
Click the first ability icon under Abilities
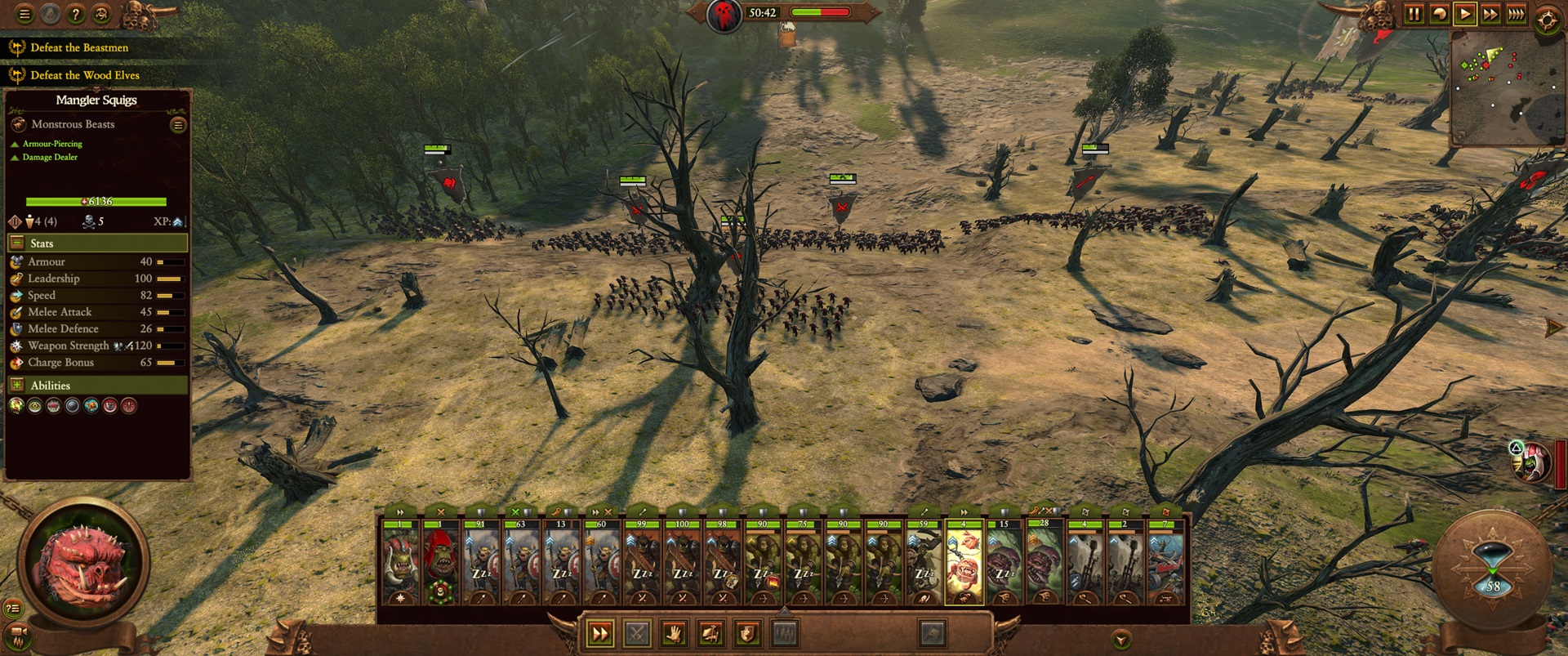point(15,404)
